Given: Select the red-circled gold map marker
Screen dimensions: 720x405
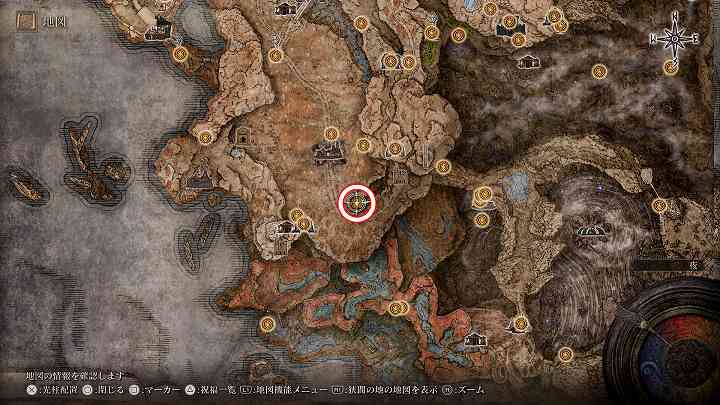Looking at the screenshot, I should [x=358, y=203].
